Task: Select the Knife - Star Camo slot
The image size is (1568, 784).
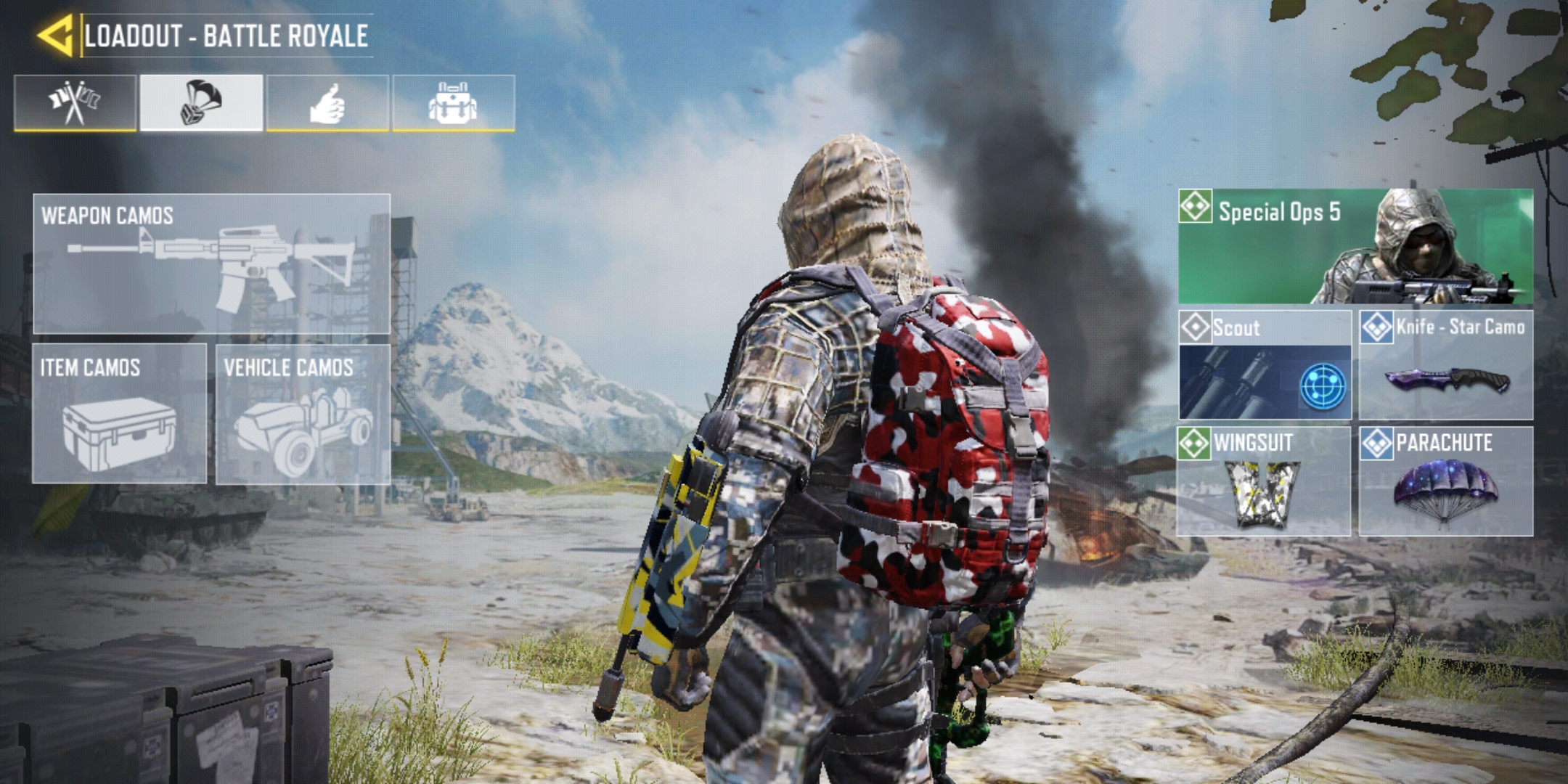Action: [1446, 365]
